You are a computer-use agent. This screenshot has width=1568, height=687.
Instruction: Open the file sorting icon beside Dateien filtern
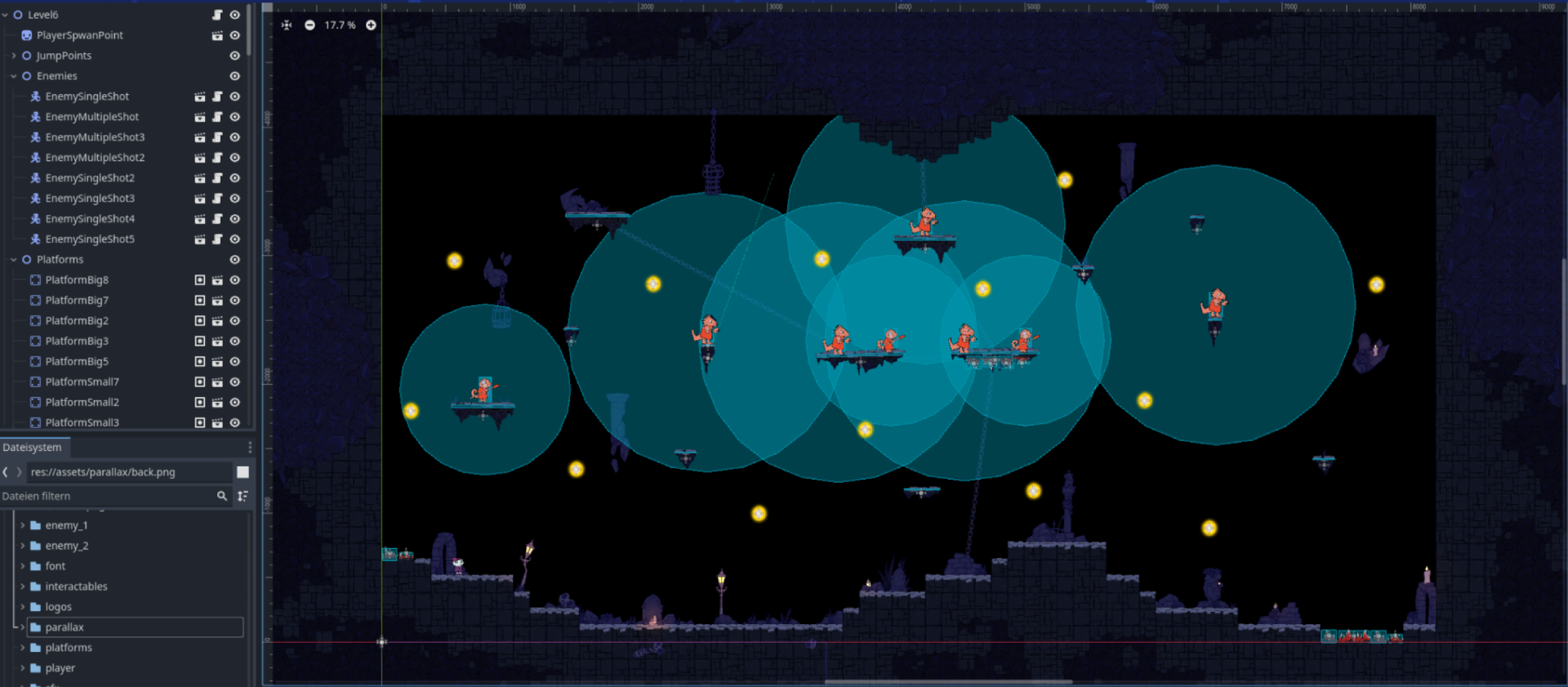click(x=243, y=496)
